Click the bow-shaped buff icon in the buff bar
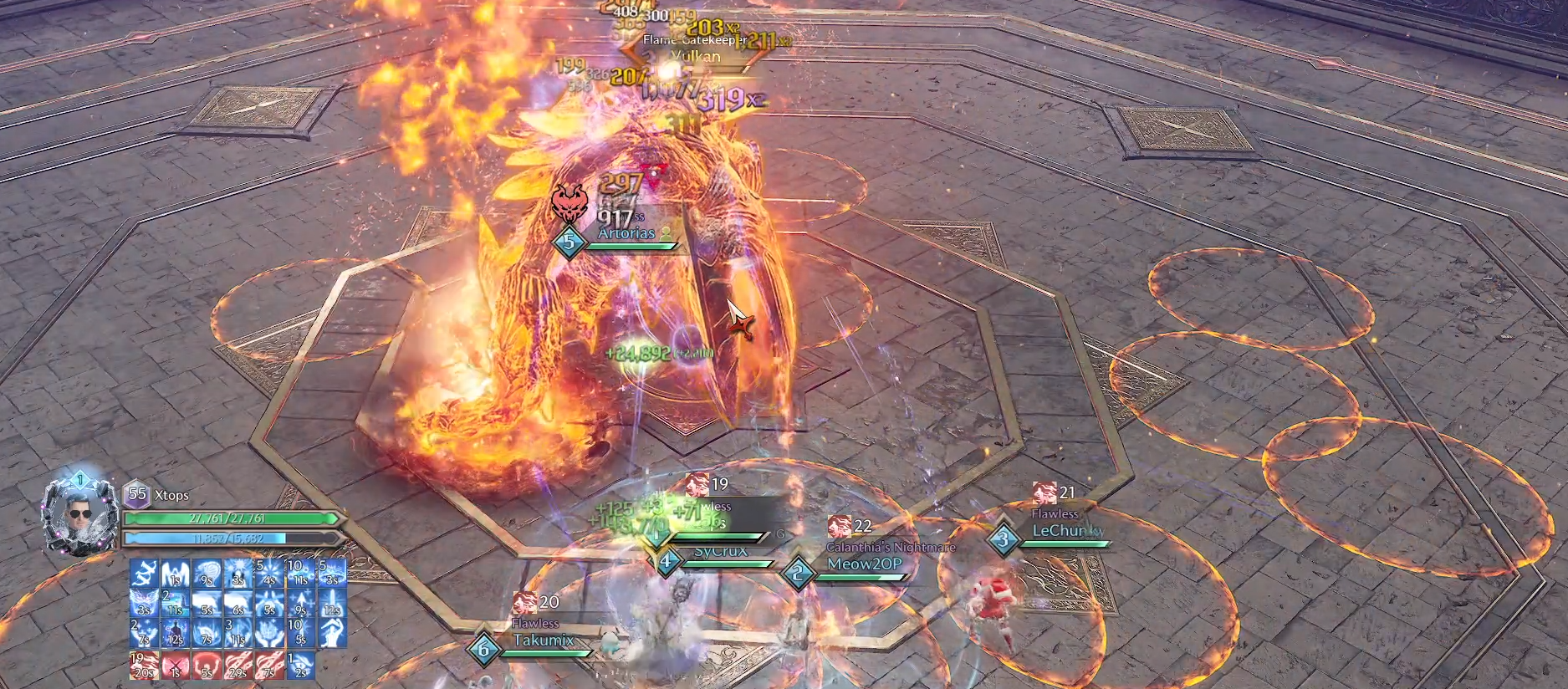1568x689 pixels. point(145,573)
